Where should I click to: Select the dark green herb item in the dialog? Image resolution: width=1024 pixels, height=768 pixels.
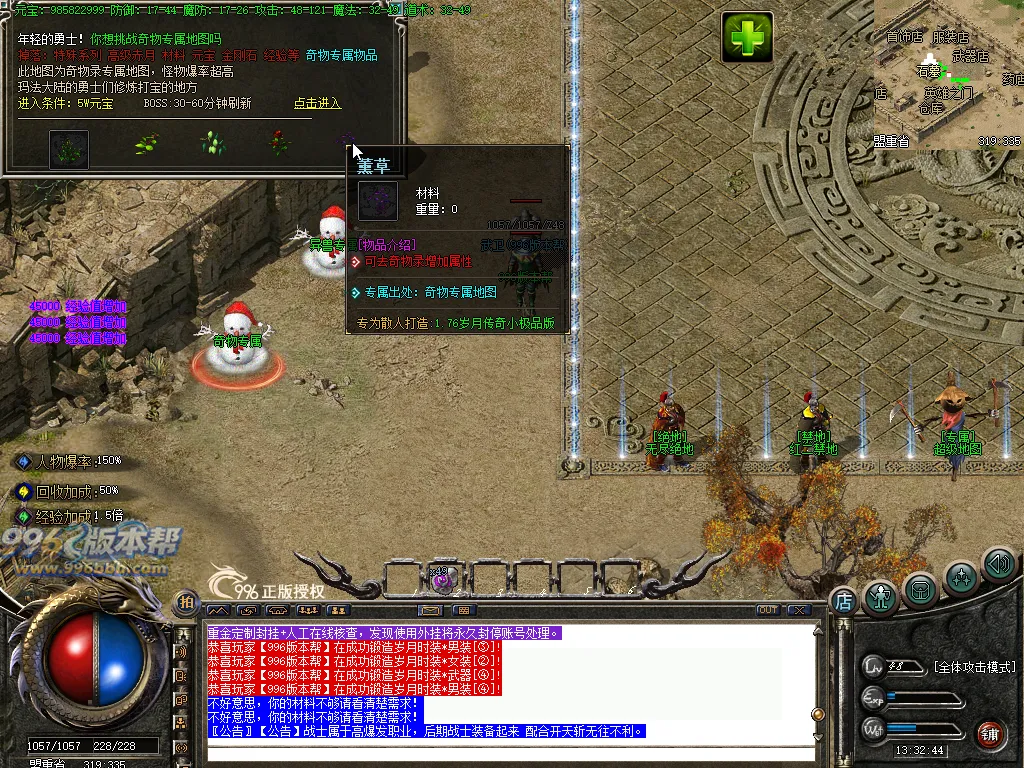tap(69, 149)
